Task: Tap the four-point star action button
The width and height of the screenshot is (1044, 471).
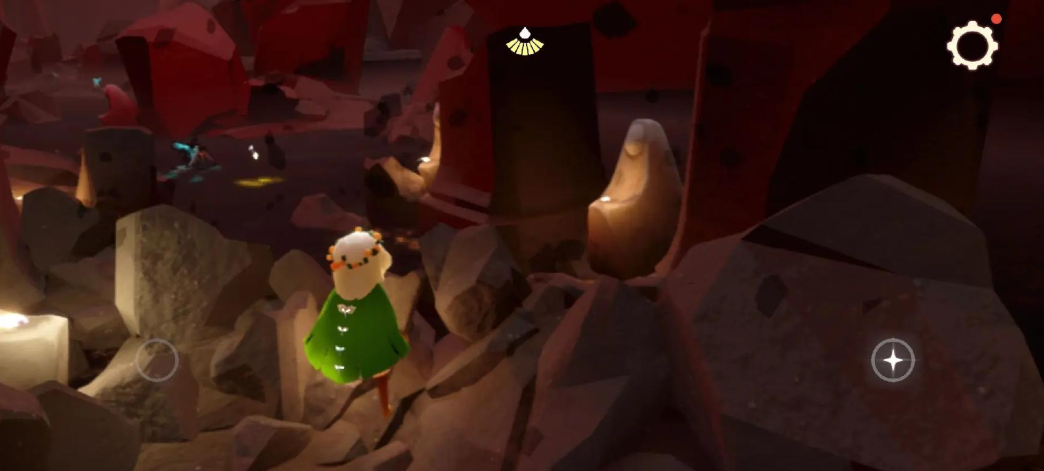Action: click(893, 360)
